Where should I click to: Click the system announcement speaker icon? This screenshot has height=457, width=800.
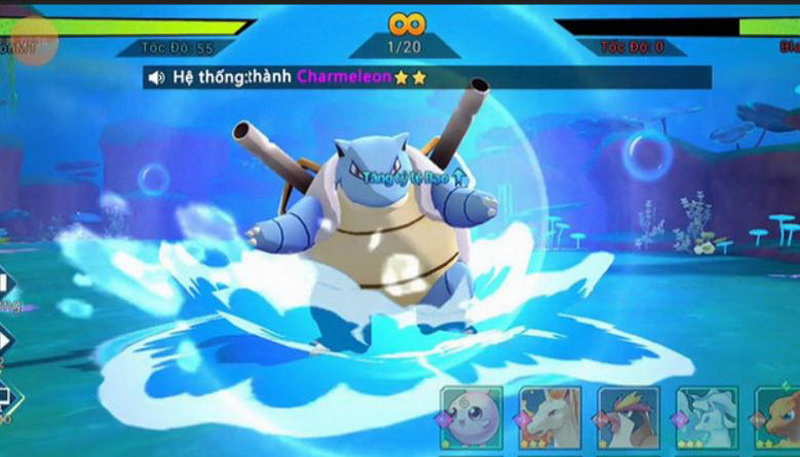coord(156,77)
